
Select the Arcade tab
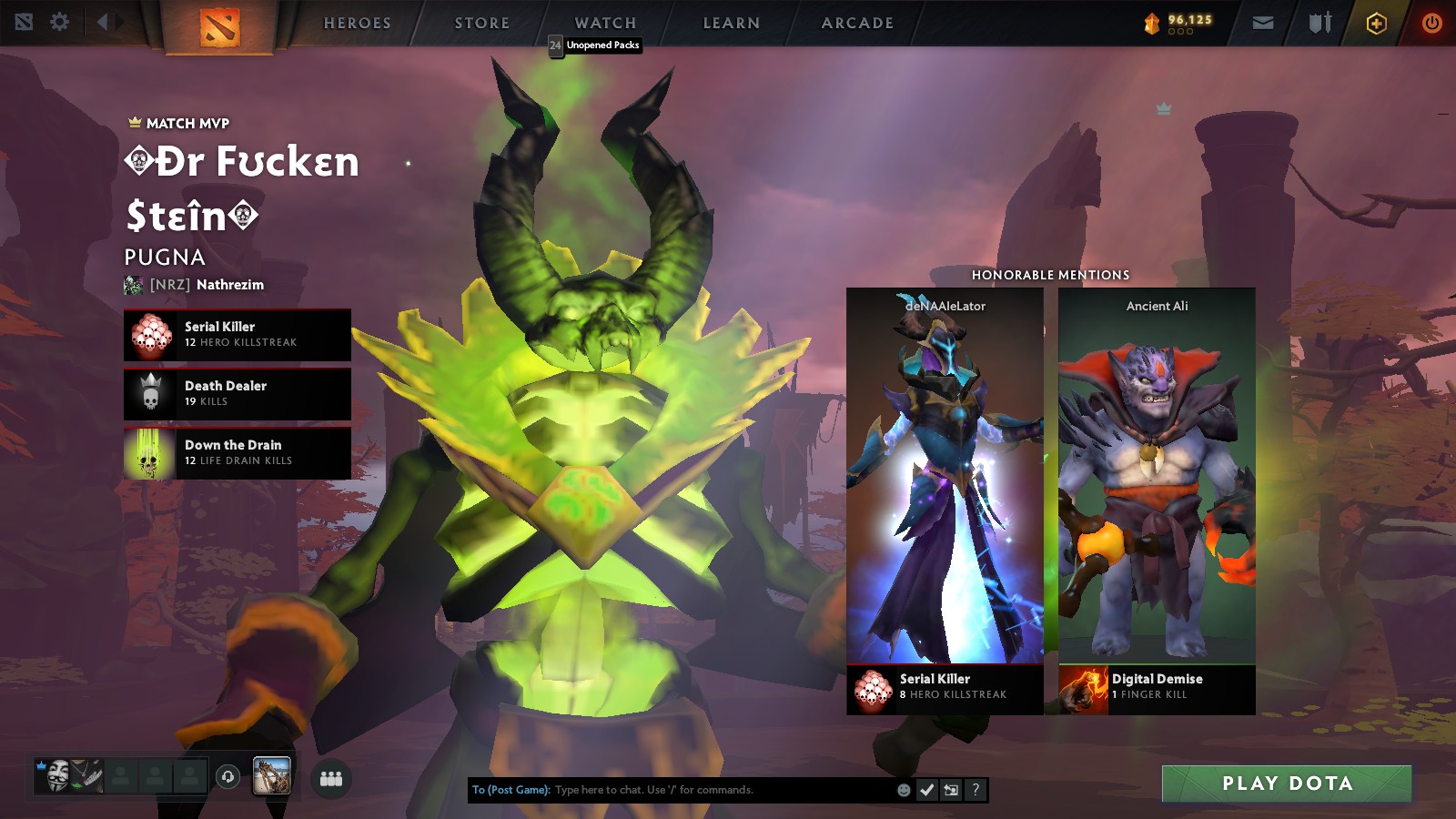point(857,24)
